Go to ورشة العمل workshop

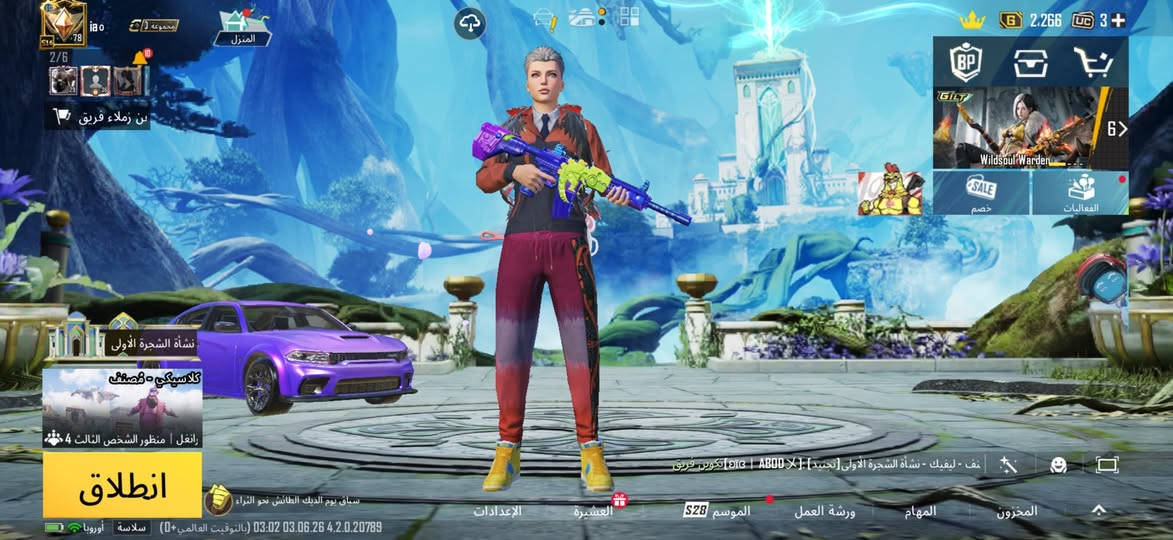click(824, 511)
